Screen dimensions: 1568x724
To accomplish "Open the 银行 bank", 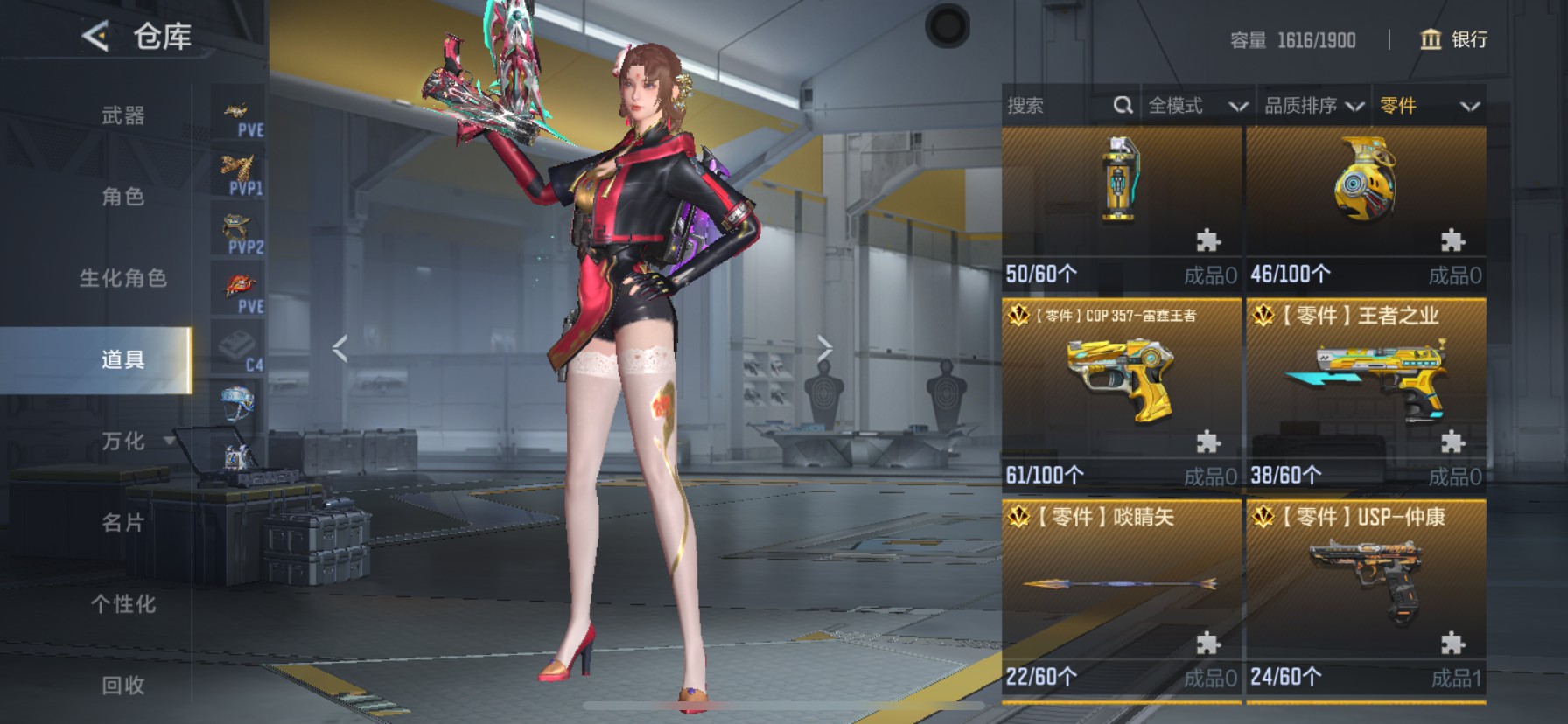I will pos(1453,39).
